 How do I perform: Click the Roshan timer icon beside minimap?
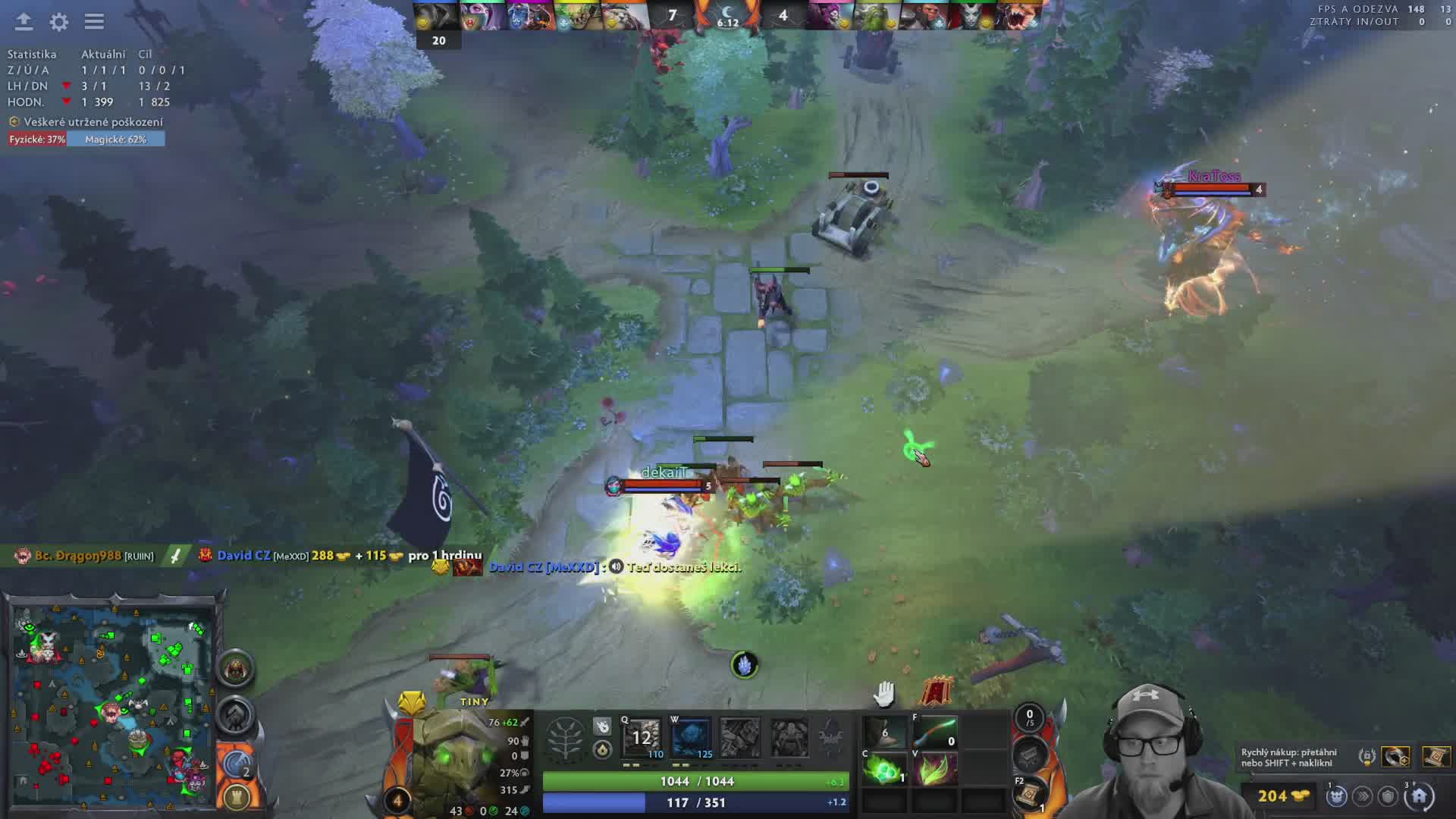[x=236, y=668]
